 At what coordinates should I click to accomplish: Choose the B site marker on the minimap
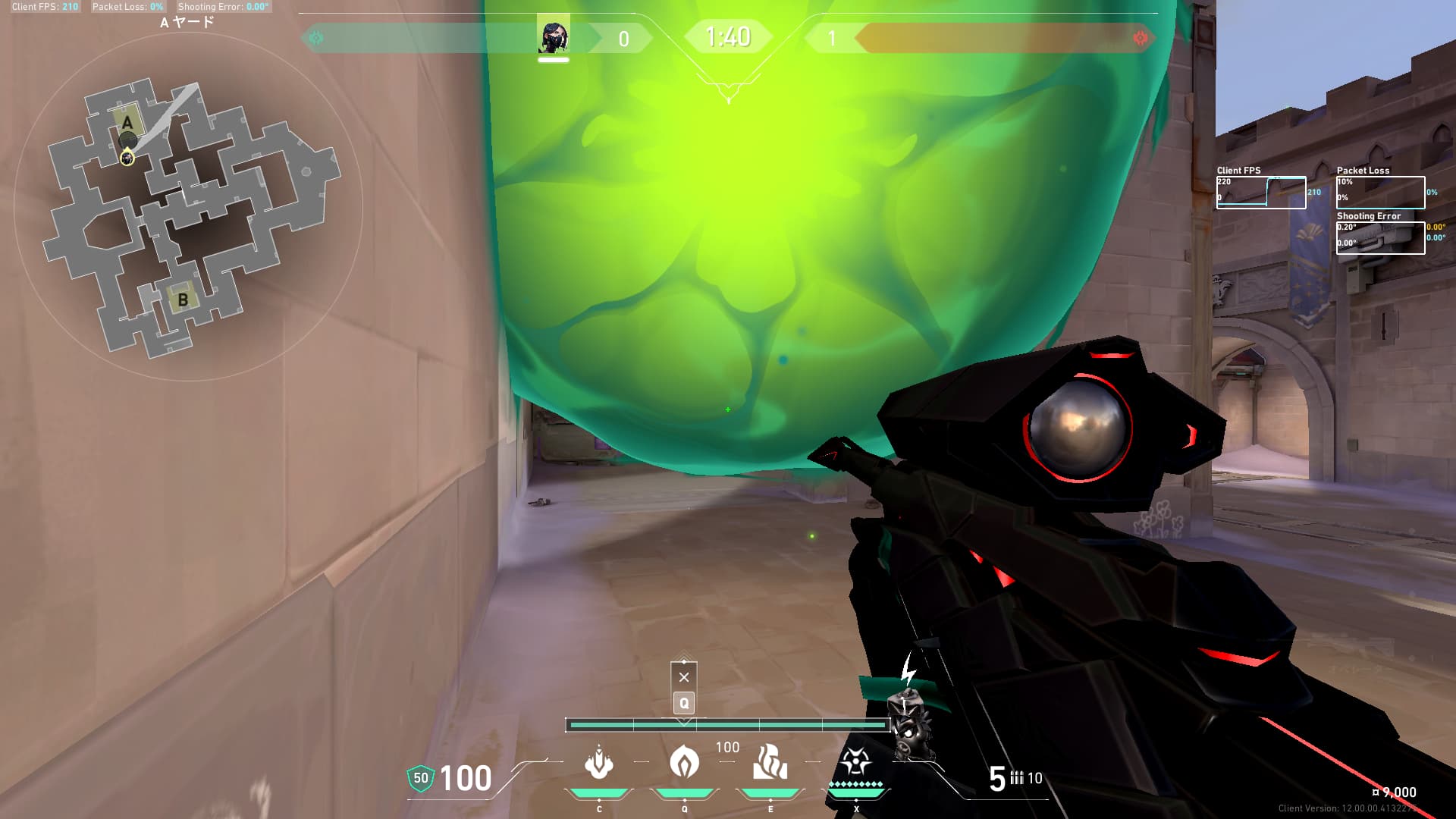coord(183,300)
